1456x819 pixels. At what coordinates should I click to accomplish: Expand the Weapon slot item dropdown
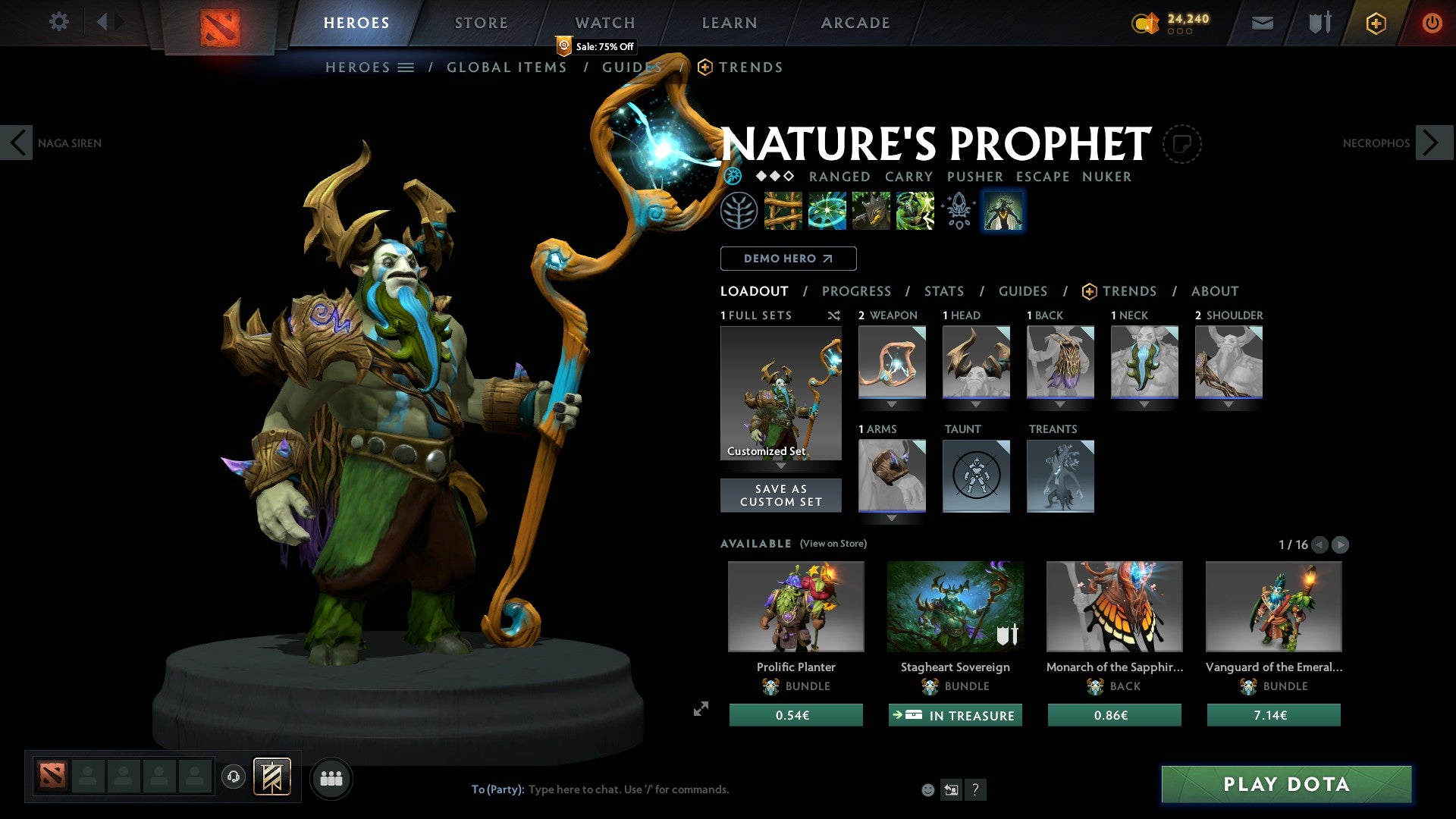[892, 405]
